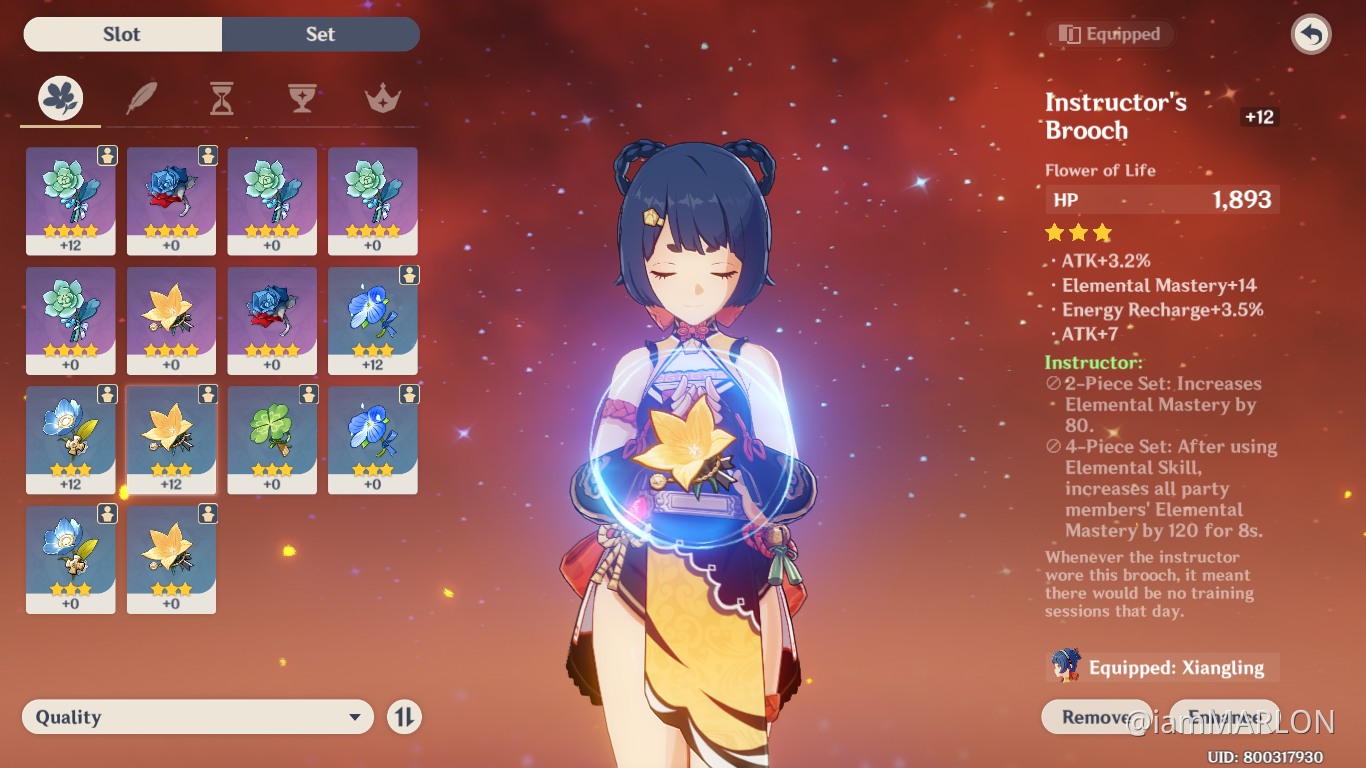Select the four-leaf clover artifact thumbnail
Viewport: 1366px width, 768px height.
pos(272,440)
